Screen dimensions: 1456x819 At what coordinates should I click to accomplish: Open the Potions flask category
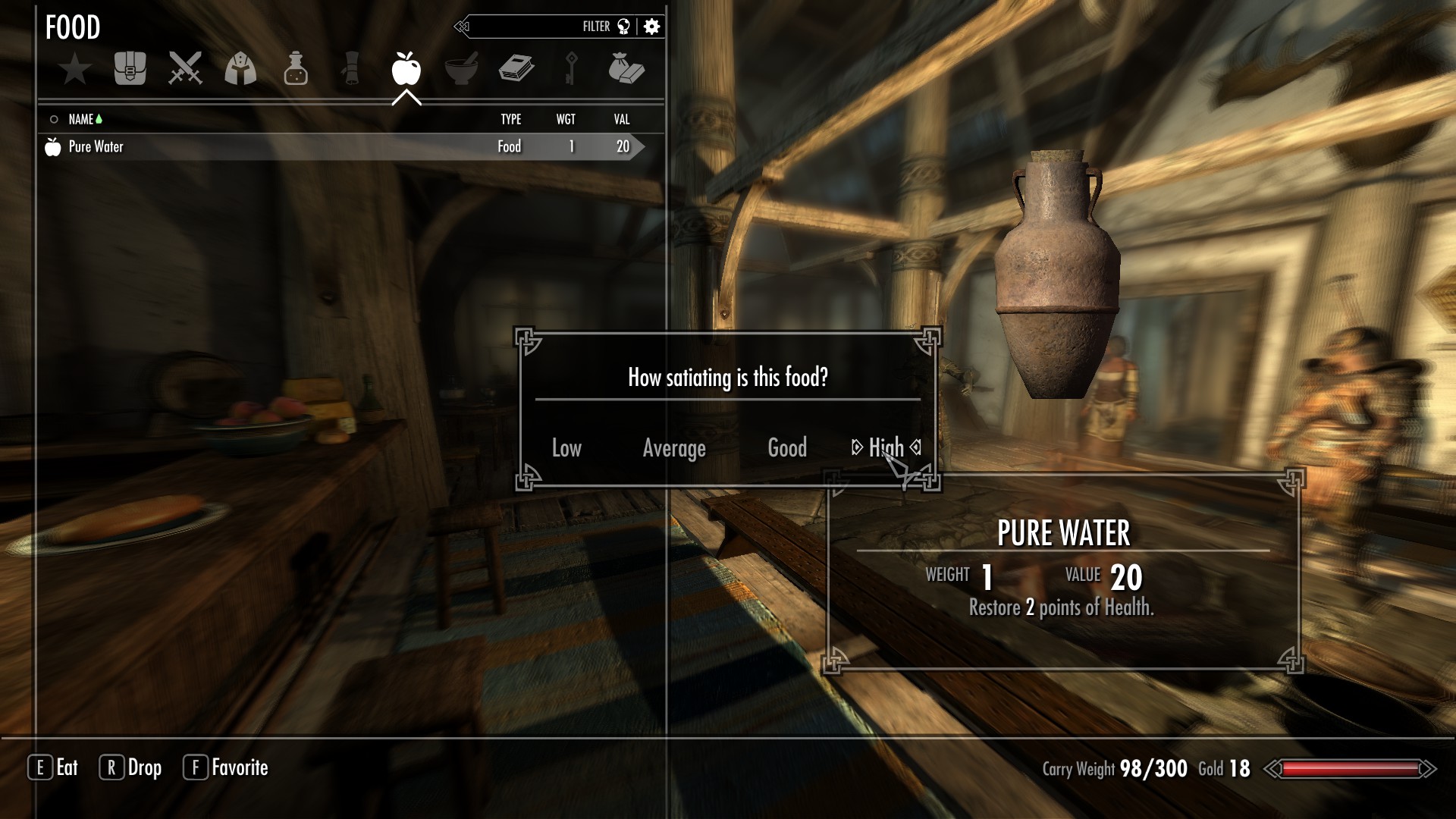(x=296, y=69)
